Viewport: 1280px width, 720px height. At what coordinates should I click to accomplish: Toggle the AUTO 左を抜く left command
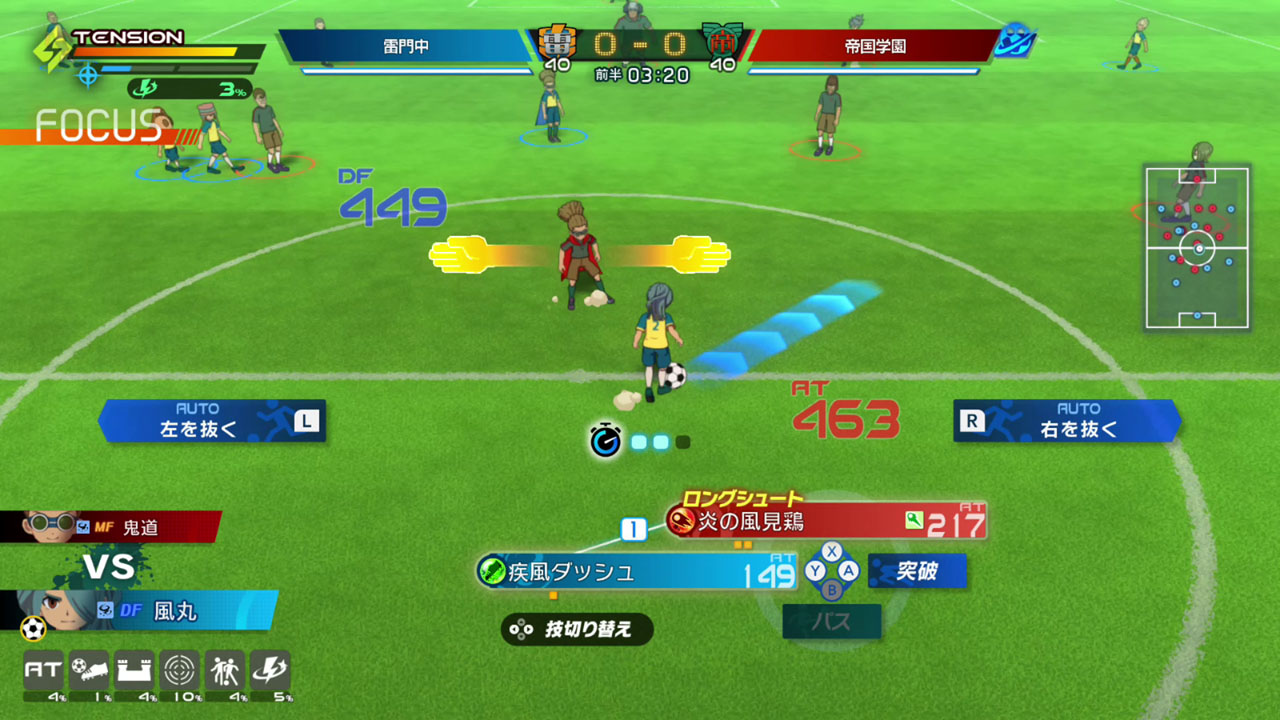click(x=212, y=421)
